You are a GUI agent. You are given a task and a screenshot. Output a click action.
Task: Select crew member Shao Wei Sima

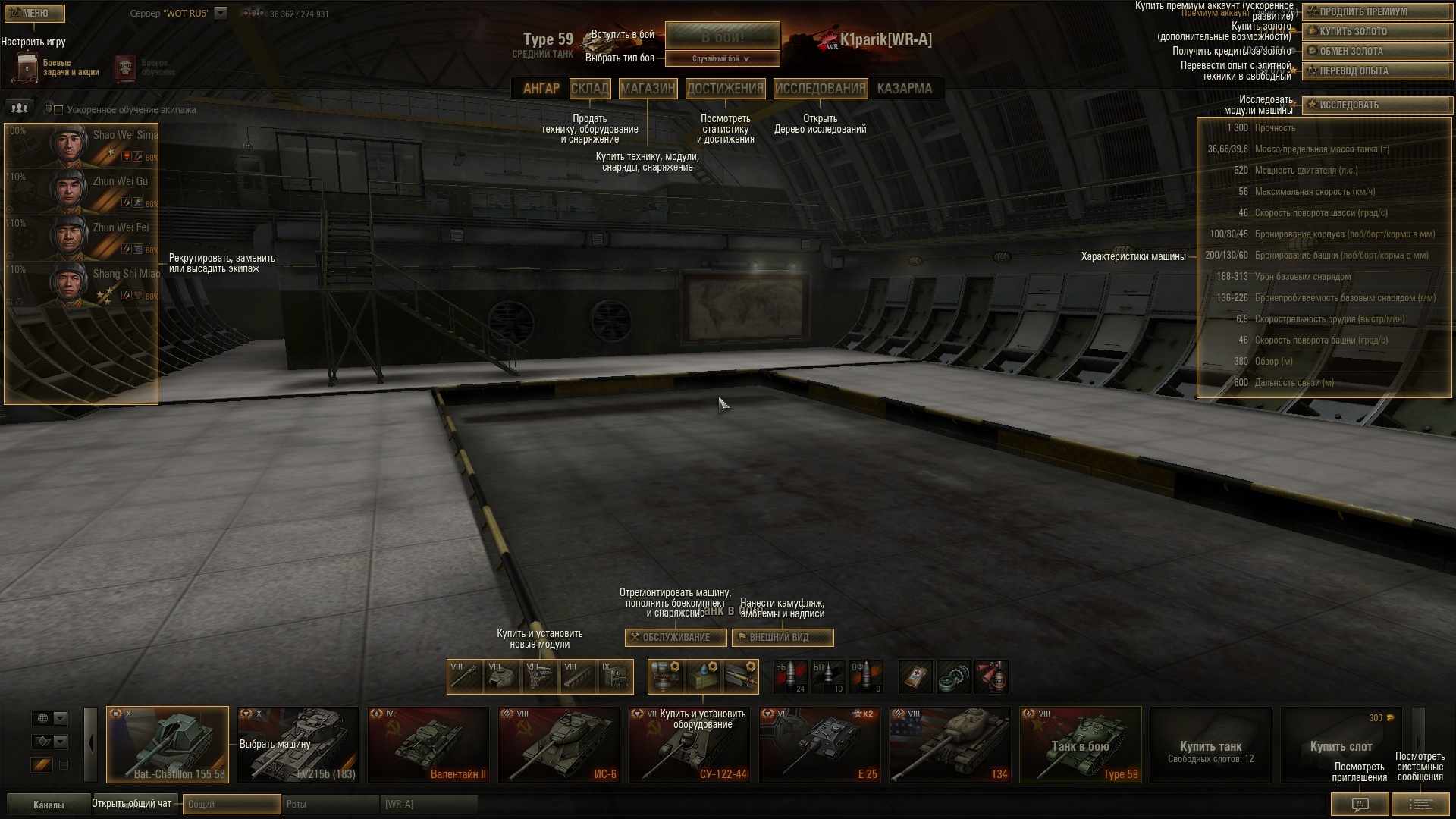point(81,145)
